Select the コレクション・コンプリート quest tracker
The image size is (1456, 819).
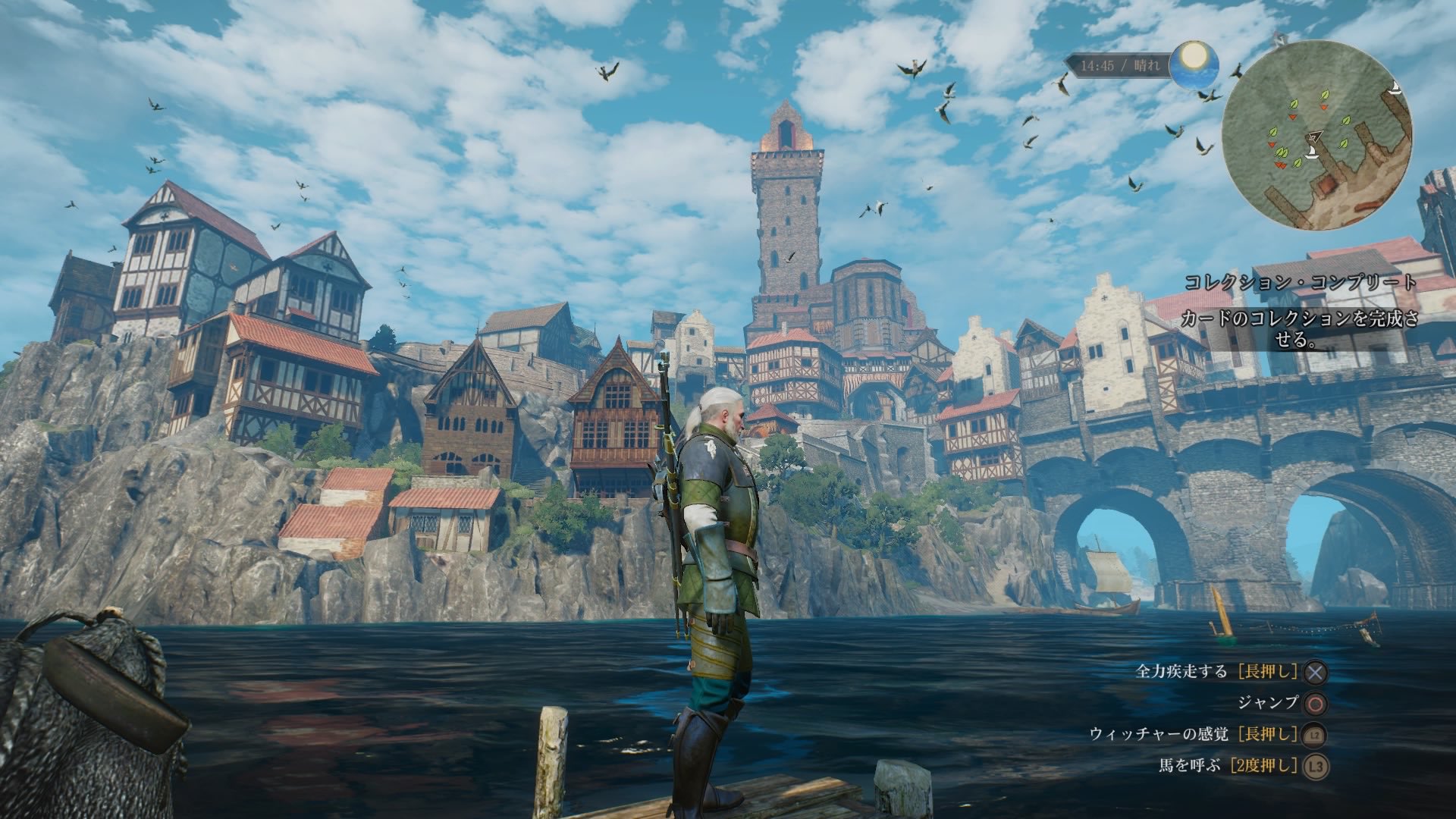[1300, 283]
